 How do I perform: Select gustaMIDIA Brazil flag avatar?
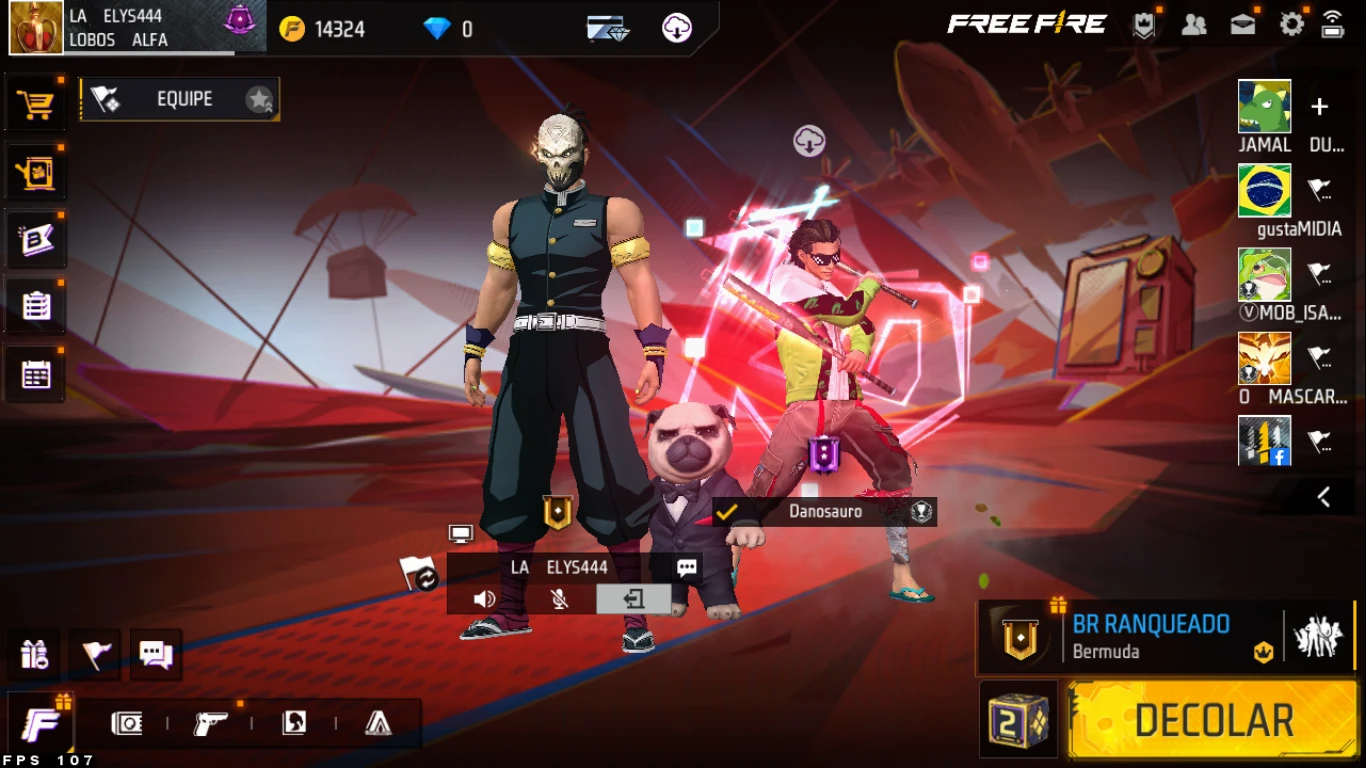(1264, 191)
